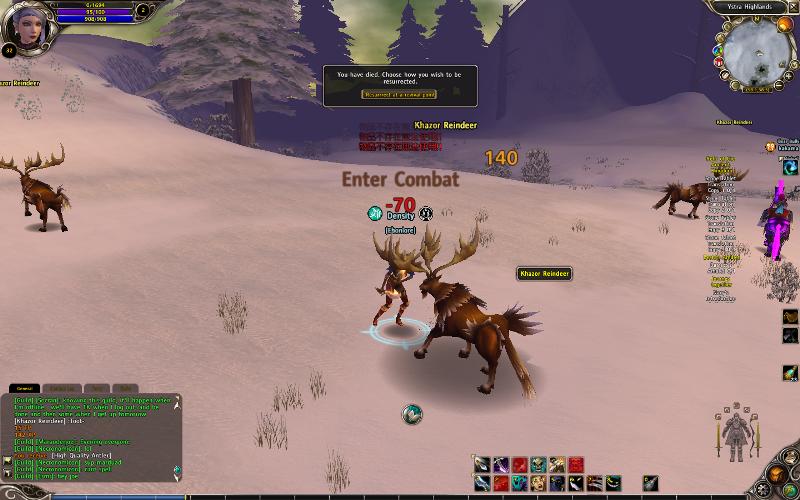Select the red skull skill on hotbar
The image size is (800, 500).
pos(576,465)
